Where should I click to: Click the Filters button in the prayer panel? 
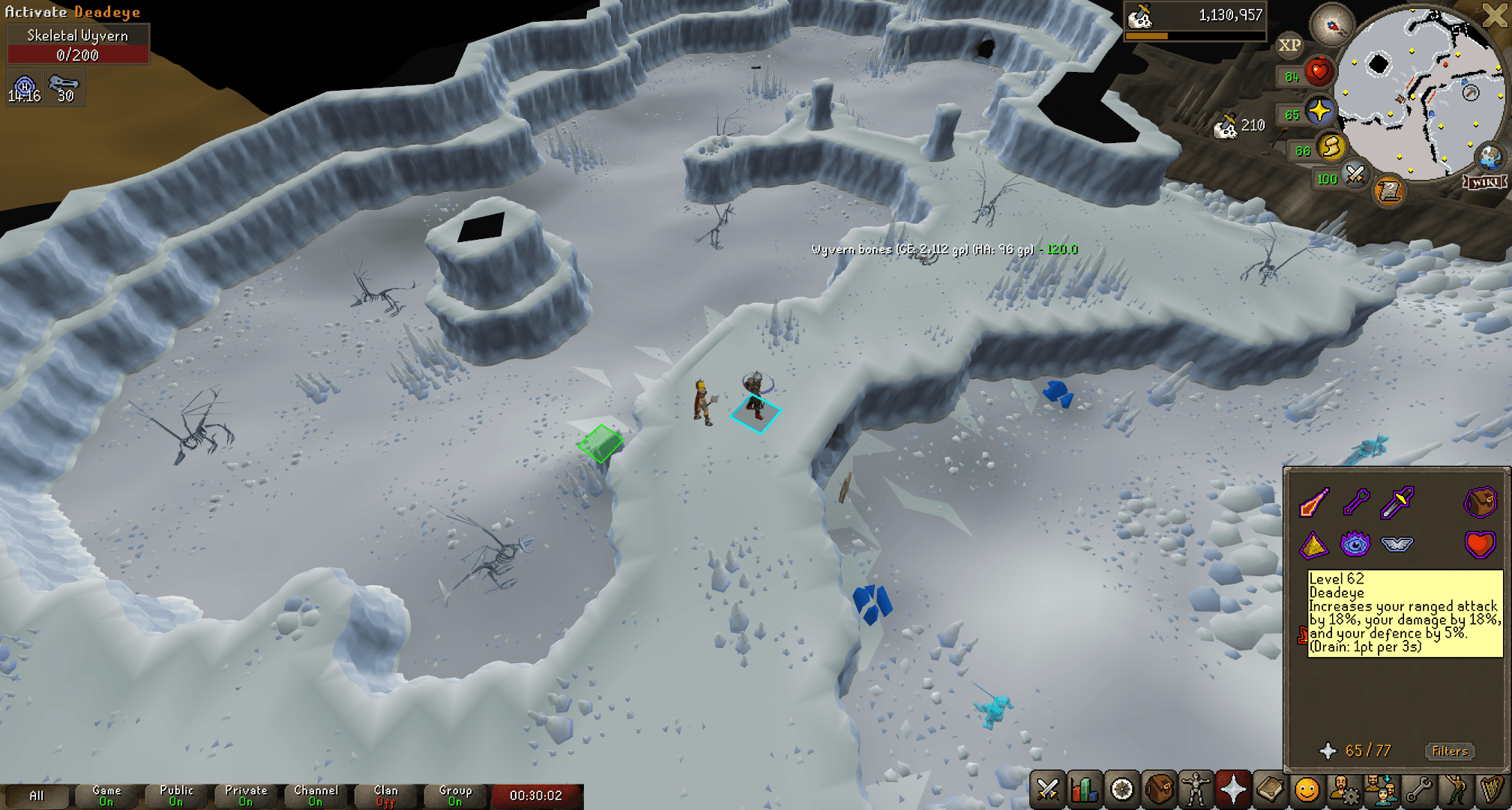(1448, 751)
